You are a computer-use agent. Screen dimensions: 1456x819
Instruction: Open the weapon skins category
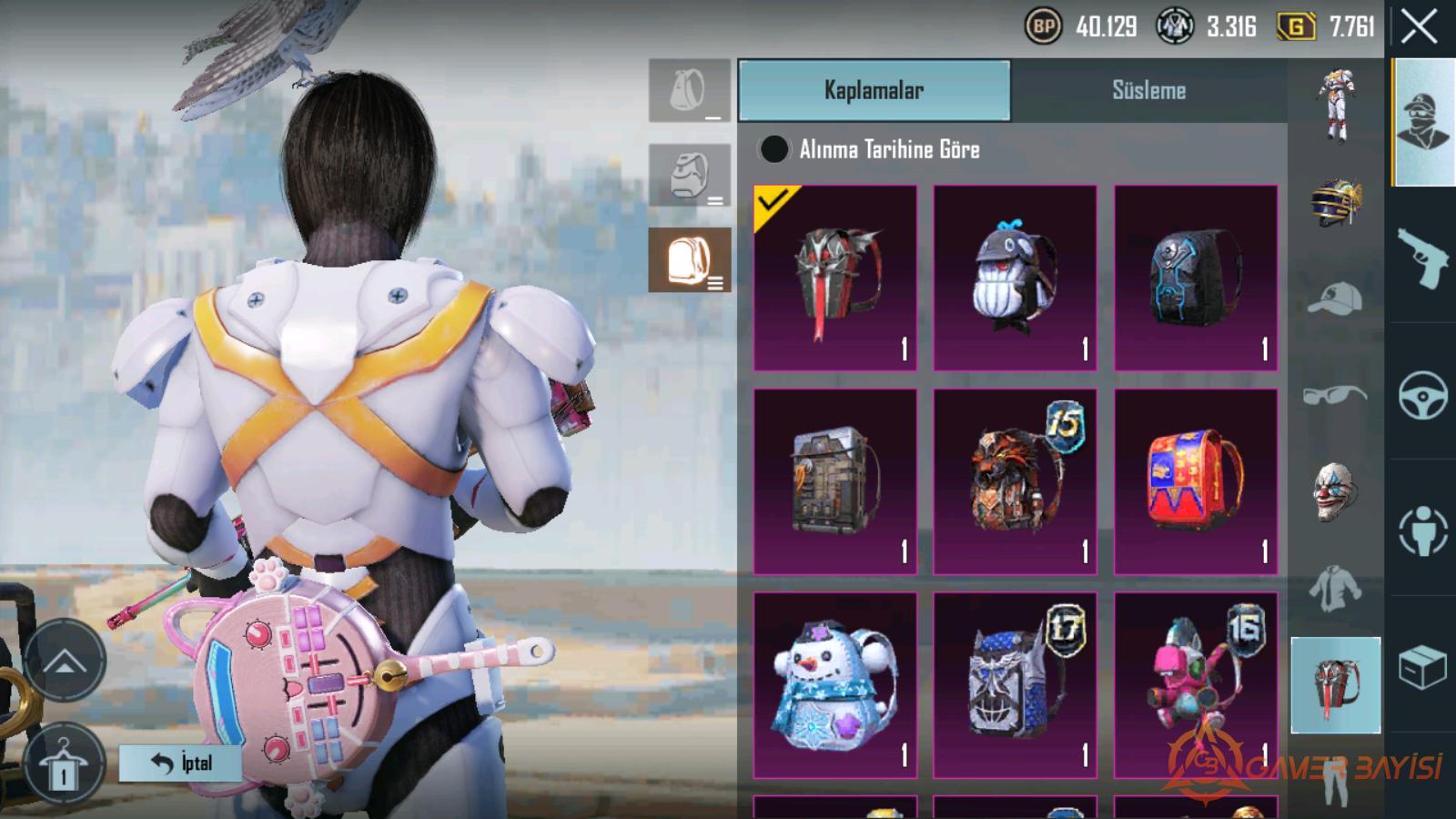(1422, 256)
